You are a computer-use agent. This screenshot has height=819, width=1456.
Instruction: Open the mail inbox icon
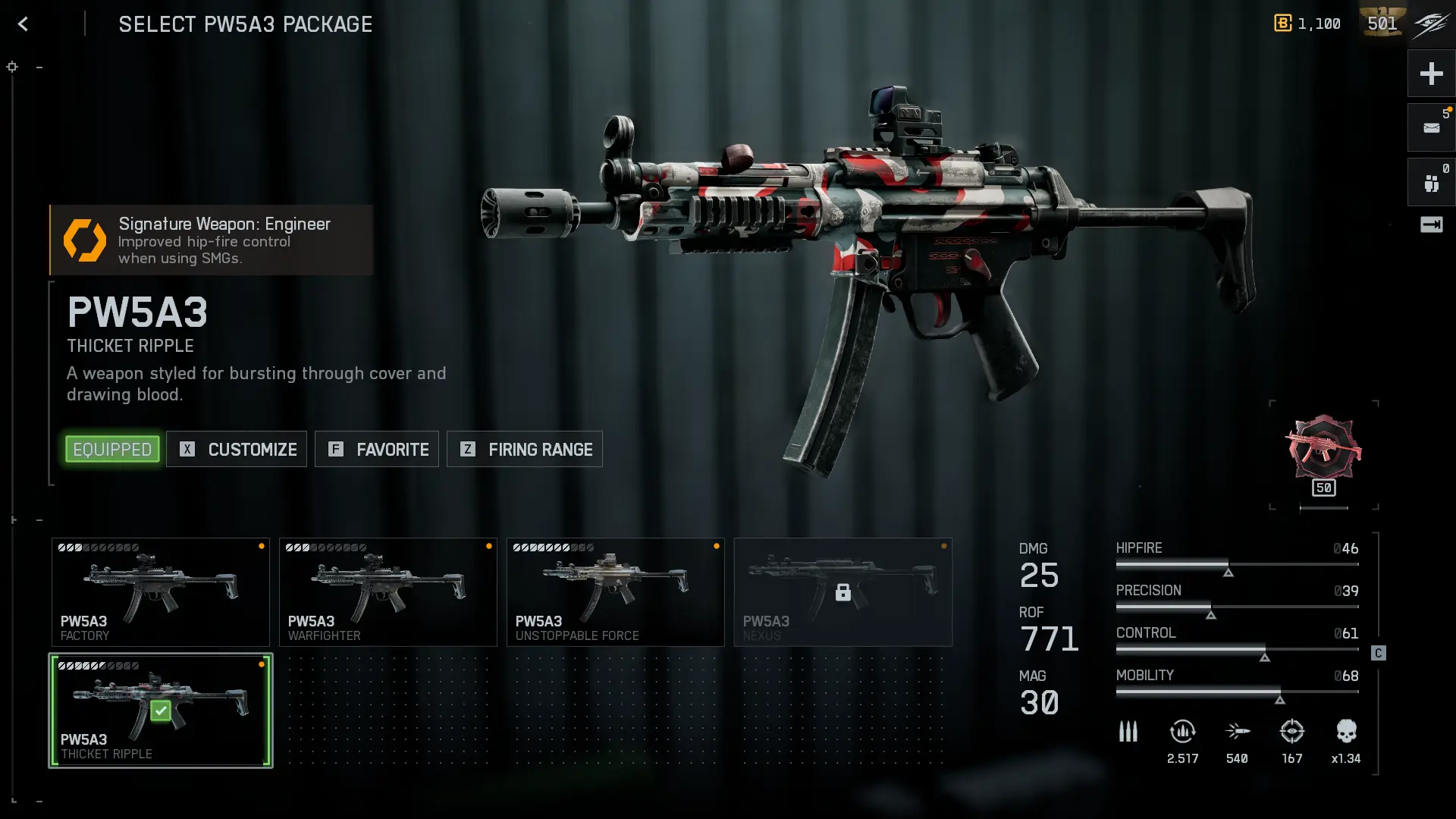(1431, 128)
